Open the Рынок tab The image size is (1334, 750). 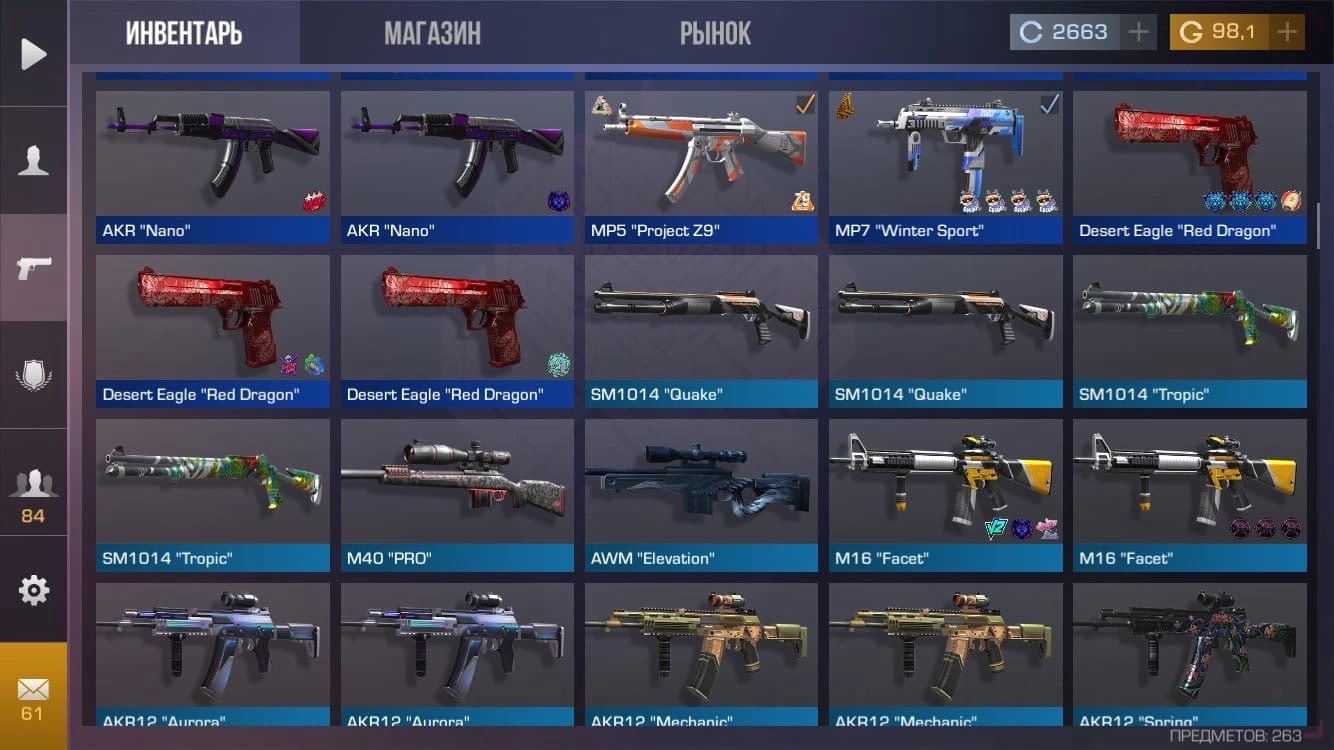[x=715, y=33]
